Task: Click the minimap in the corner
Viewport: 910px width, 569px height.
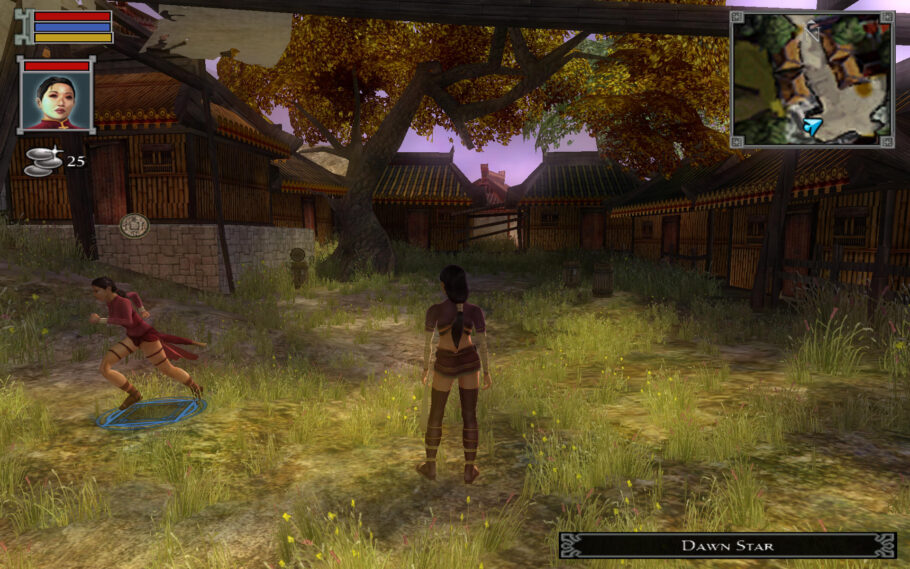Action: pos(811,78)
